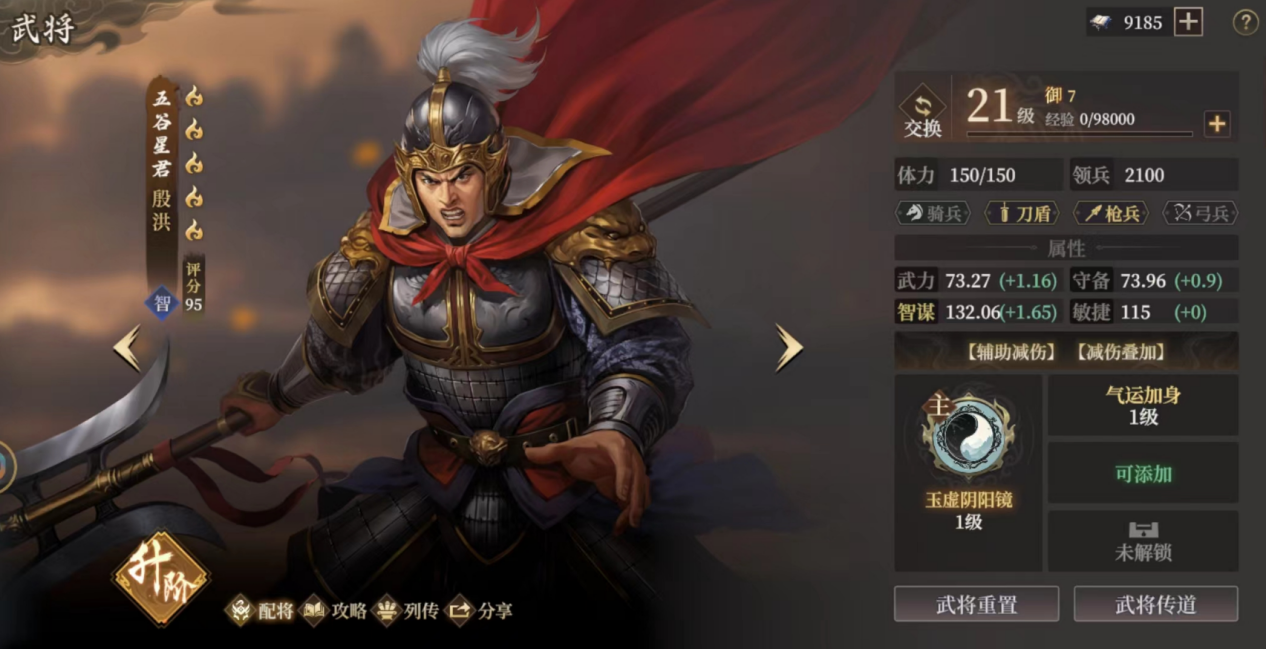Open 武将传道 general inheritance
The width and height of the screenshot is (1266, 649).
1156,604
